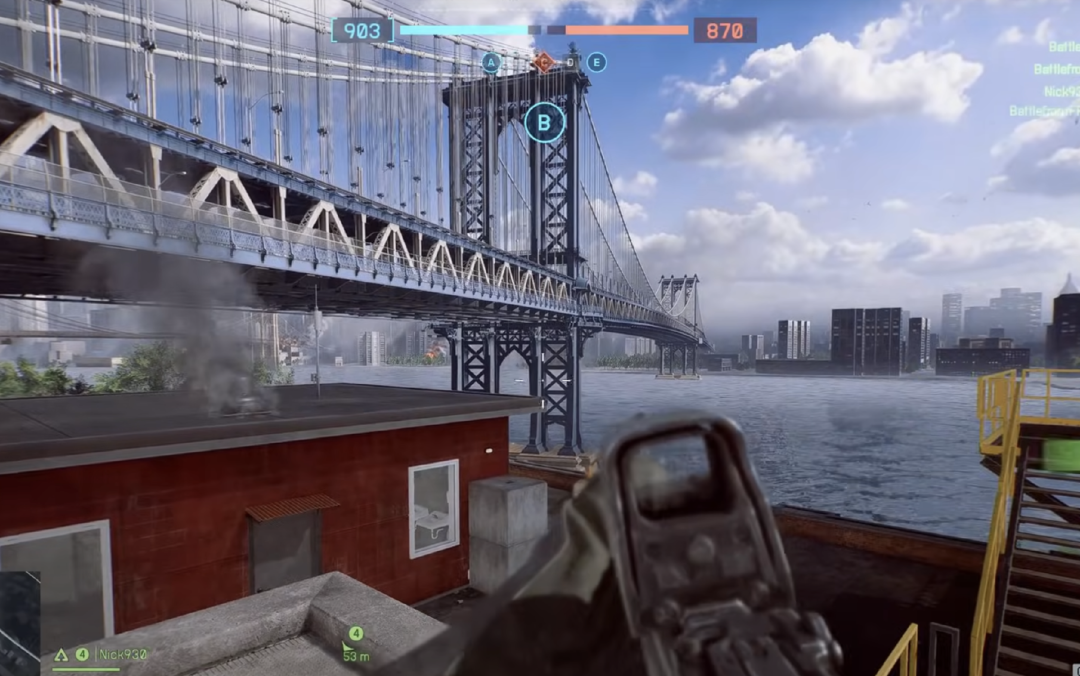This screenshot has width=1080, height=676.
Task: Select squad member Nick930's name
Action: coord(123,655)
